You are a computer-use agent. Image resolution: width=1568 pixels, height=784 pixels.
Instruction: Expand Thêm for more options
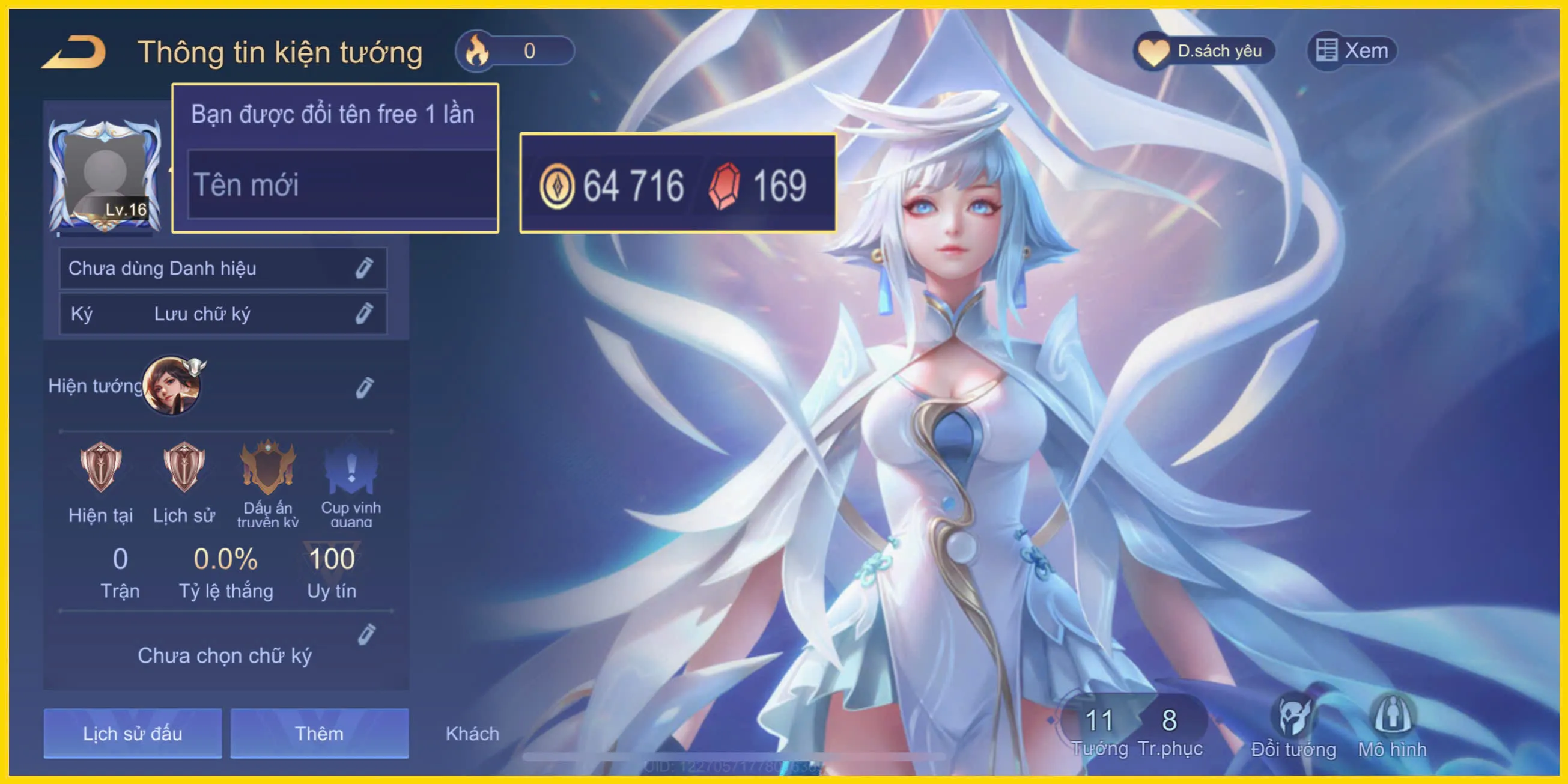tap(318, 734)
